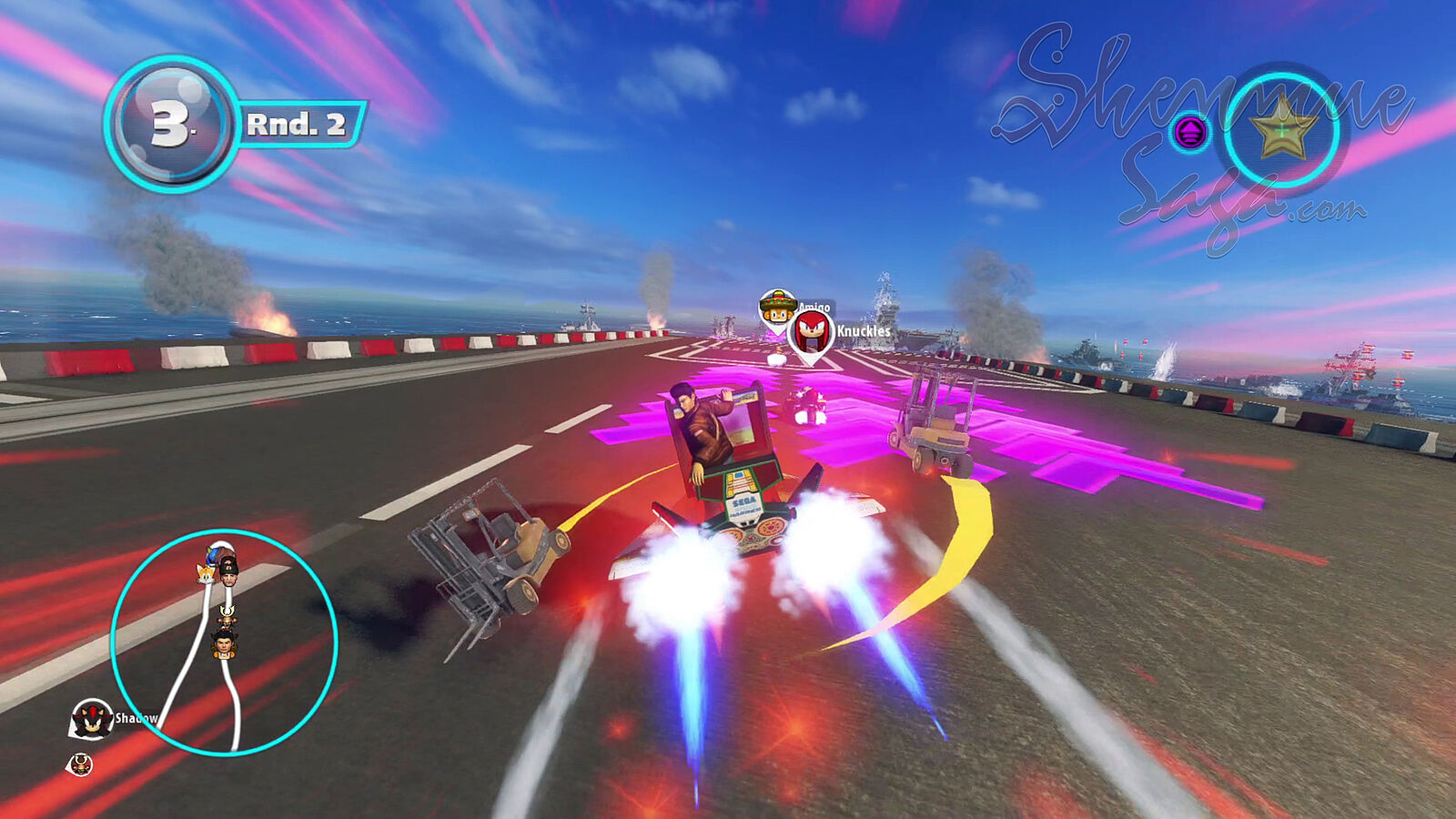
Task: Click the small samurai-helmet icon below Shadow
Action: (80, 764)
